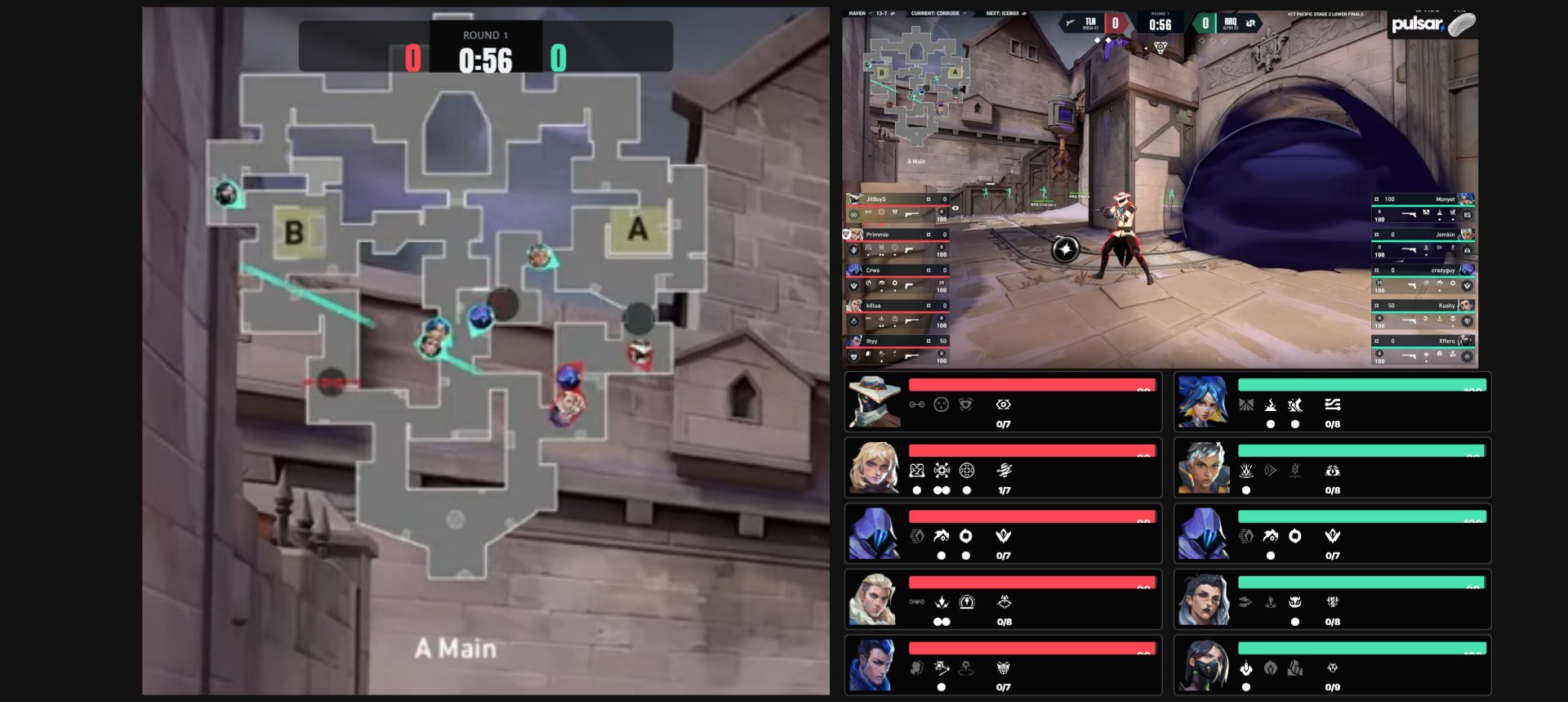Click the TLN team logo in the scoreboard
The height and width of the screenshot is (702, 1568).
click(1089, 23)
